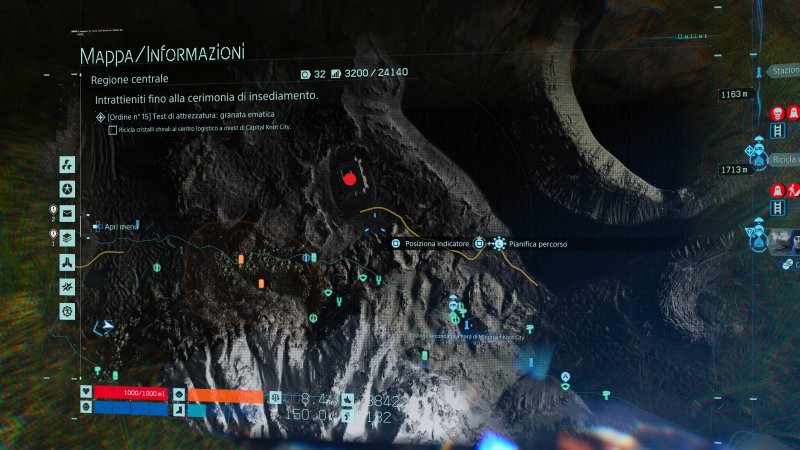Select the Mountain Knot City facility marker
Viewport: 800px width, 450px height.
coord(454,302)
